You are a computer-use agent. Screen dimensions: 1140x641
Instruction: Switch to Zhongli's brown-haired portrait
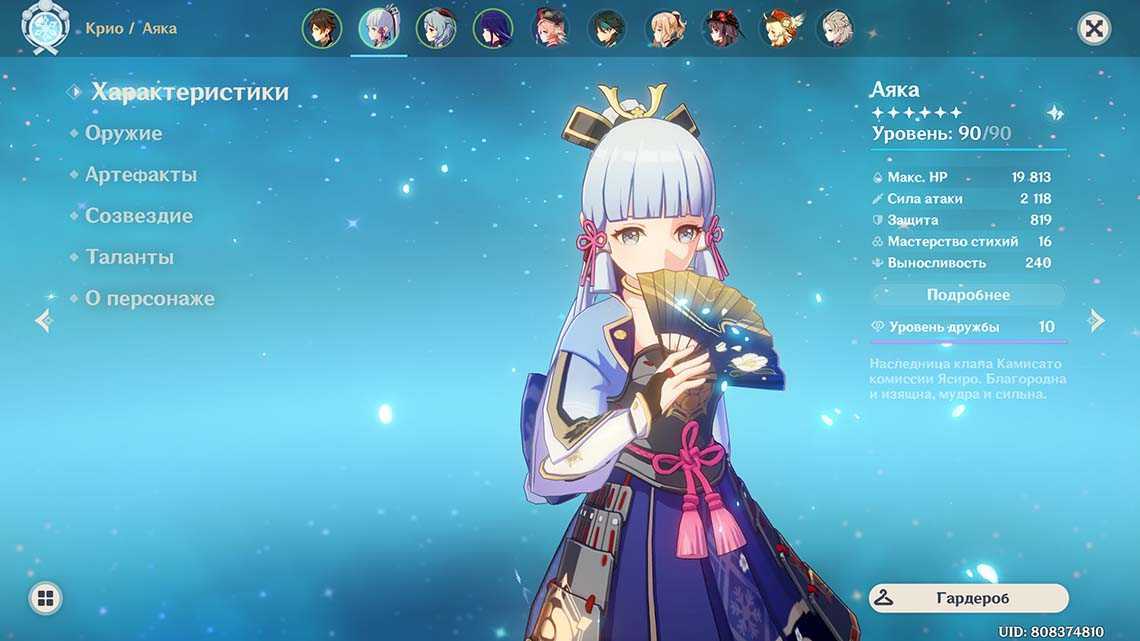pyautogui.click(x=321, y=28)
